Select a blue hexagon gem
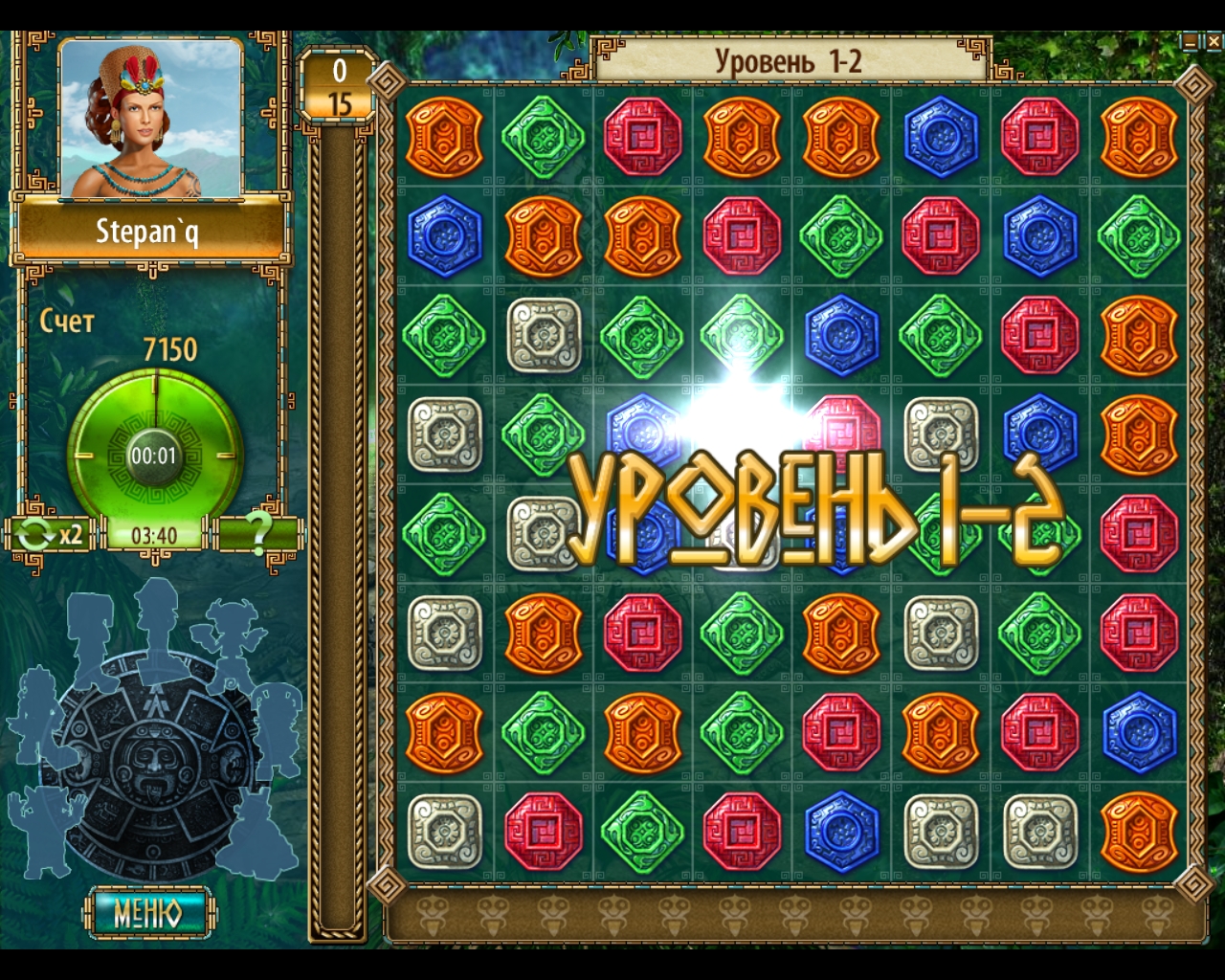The image size is (1225, 980). 943,135
